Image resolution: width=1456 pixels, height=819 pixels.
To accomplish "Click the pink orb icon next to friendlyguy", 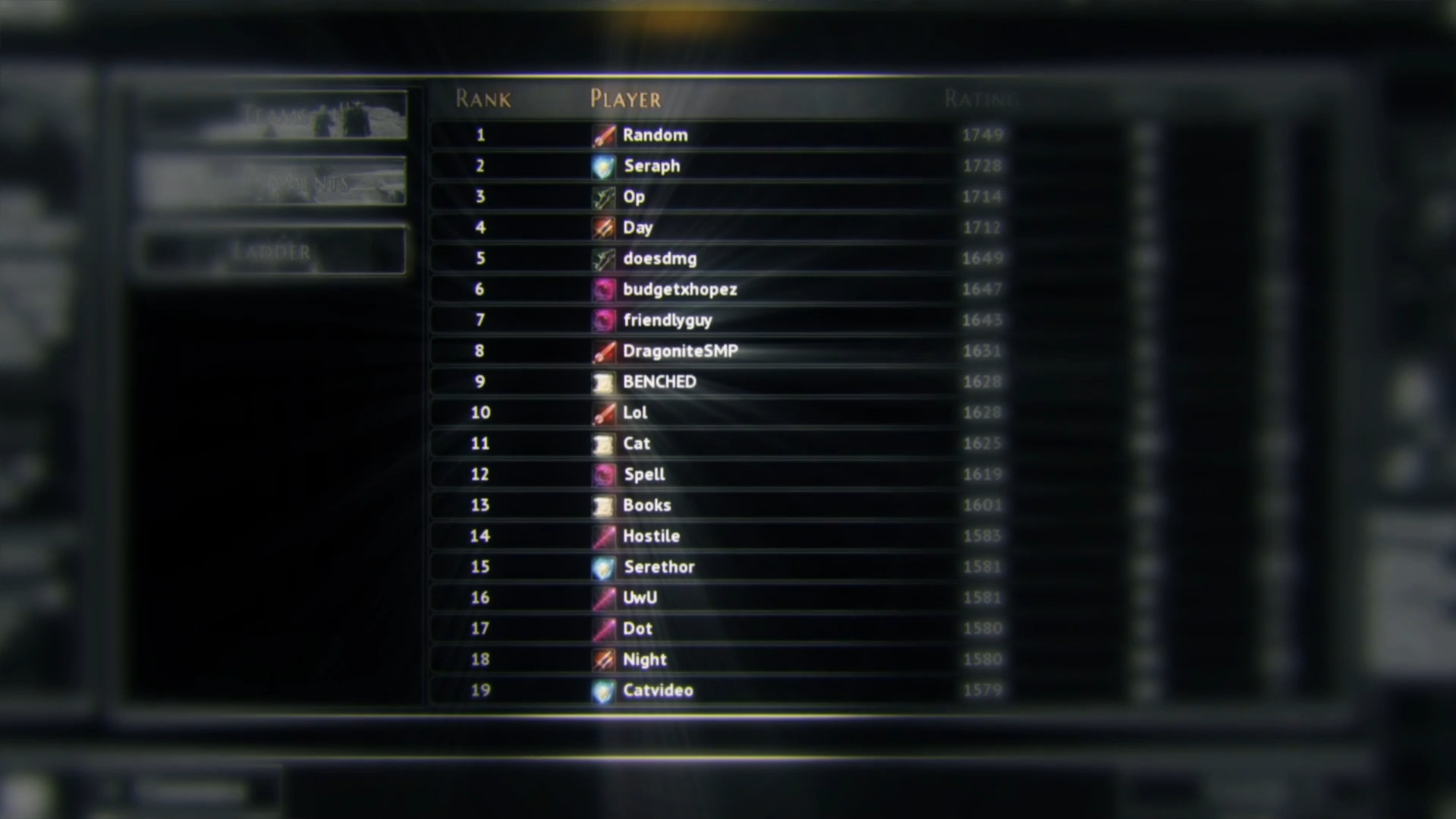I will pyautogui.click(x=602, y=320).
